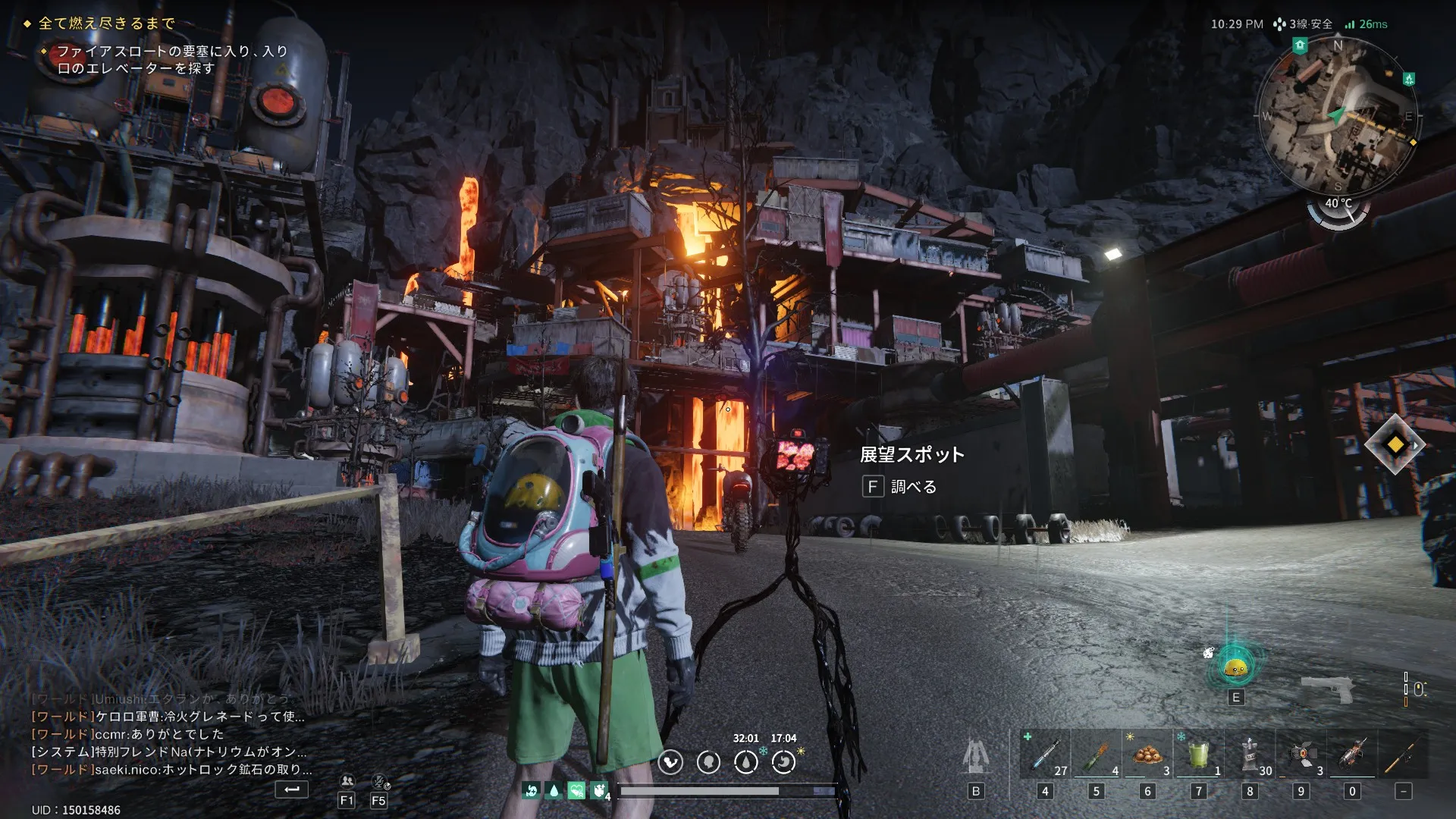The height and width of the screenshot is (819, 1456).
Task: Select the fried food balls slot
Action: point(1147,754)
